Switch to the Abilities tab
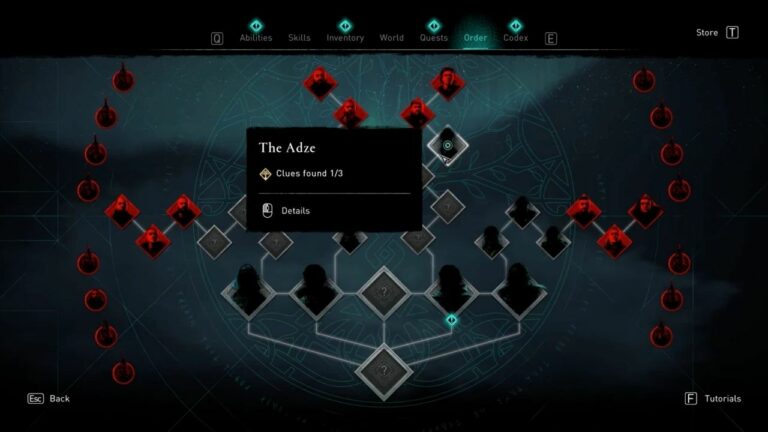The image size is (768, 432). 255,38
